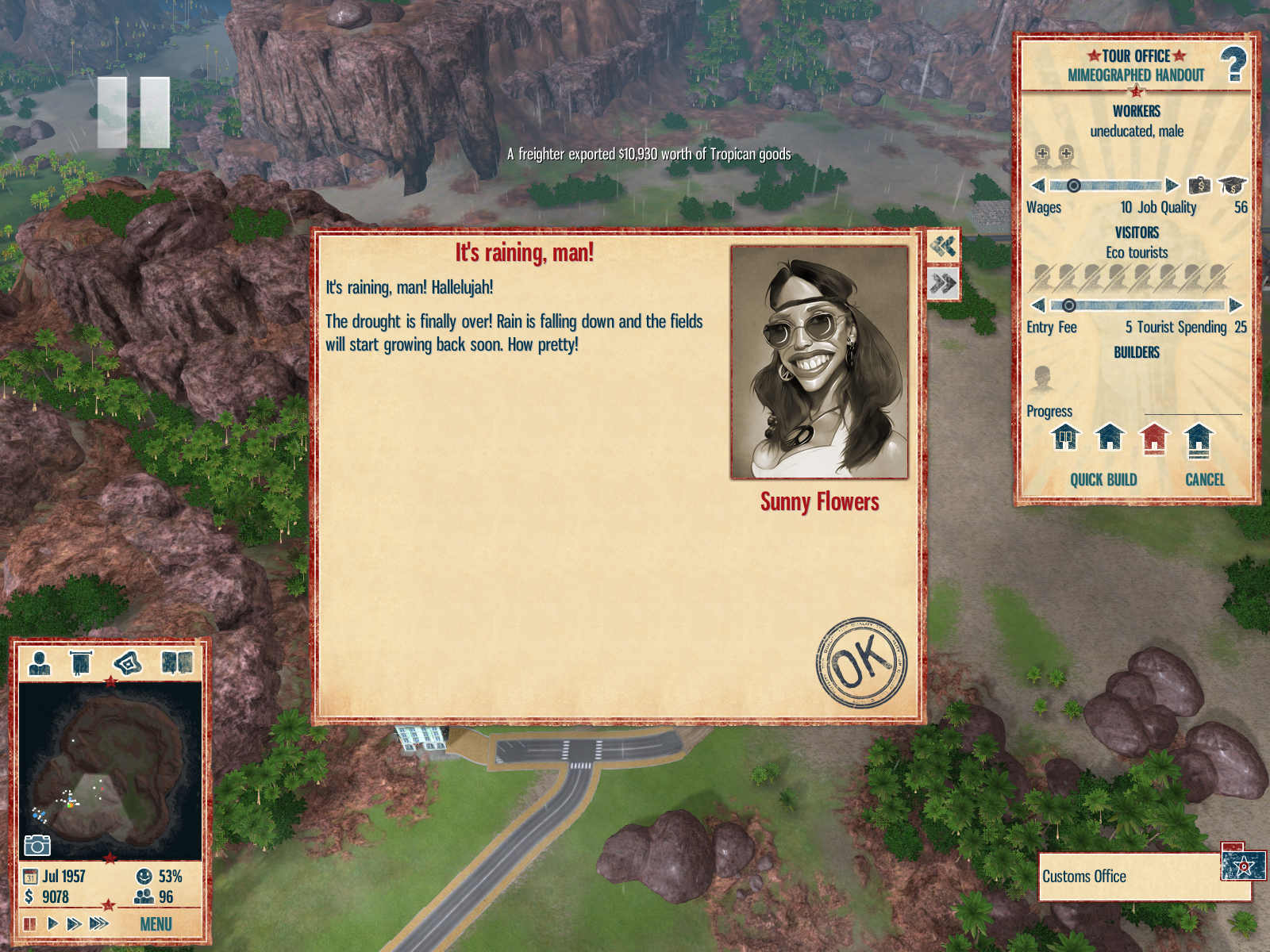Select the red house build priority icon
This screenshot has width=1270, height=952.
1154,438
